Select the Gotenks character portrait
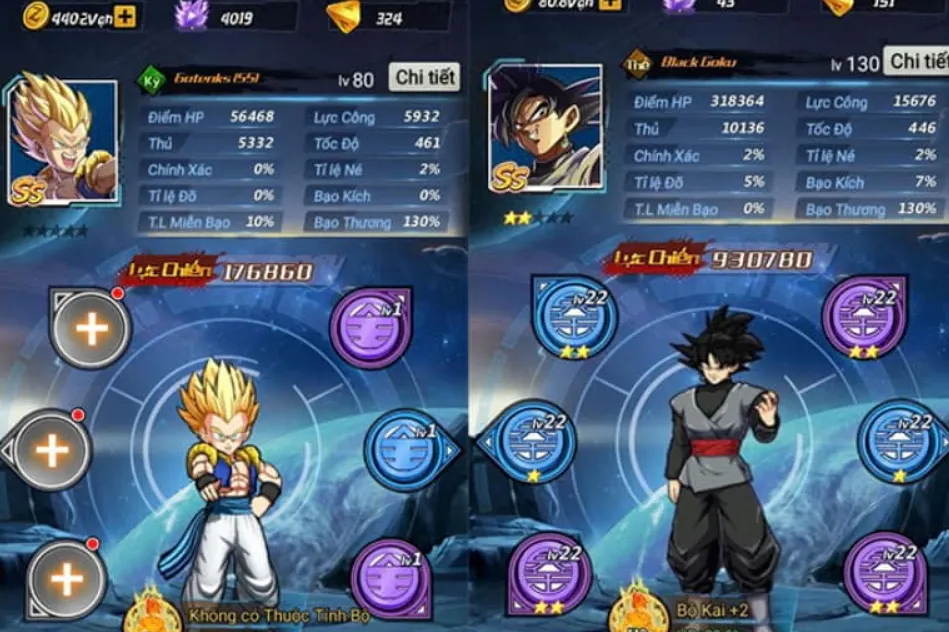Viewport: 949px width, 632px height. pos(62,142)
